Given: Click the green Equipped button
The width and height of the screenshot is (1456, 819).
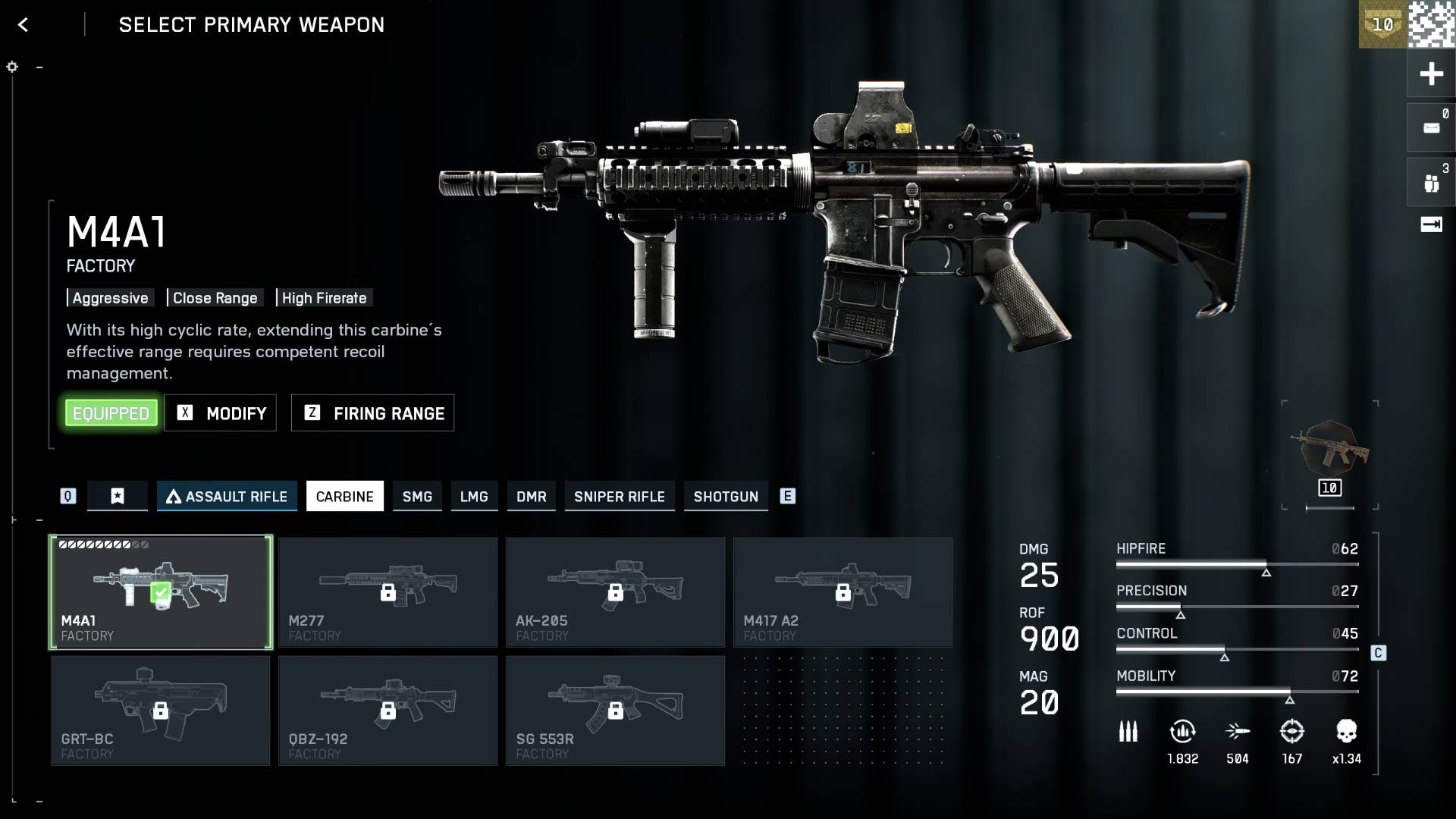Looking at the screenshot, I should (x=111, y=413).
